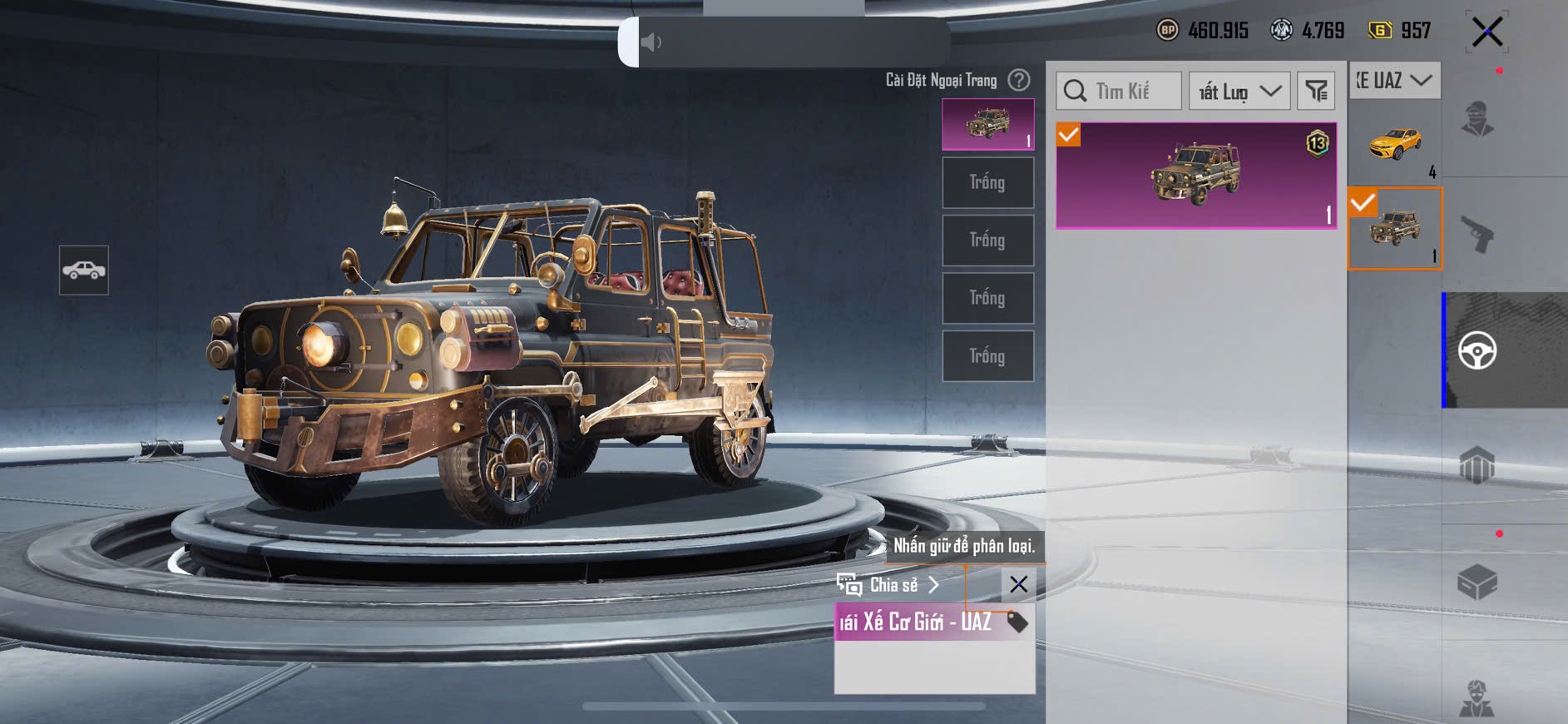The width and height of the screenshot is (1568, 724).
Task: Select the equipped UAZ thumbnail in sidebar
Action: (1395, 229)
